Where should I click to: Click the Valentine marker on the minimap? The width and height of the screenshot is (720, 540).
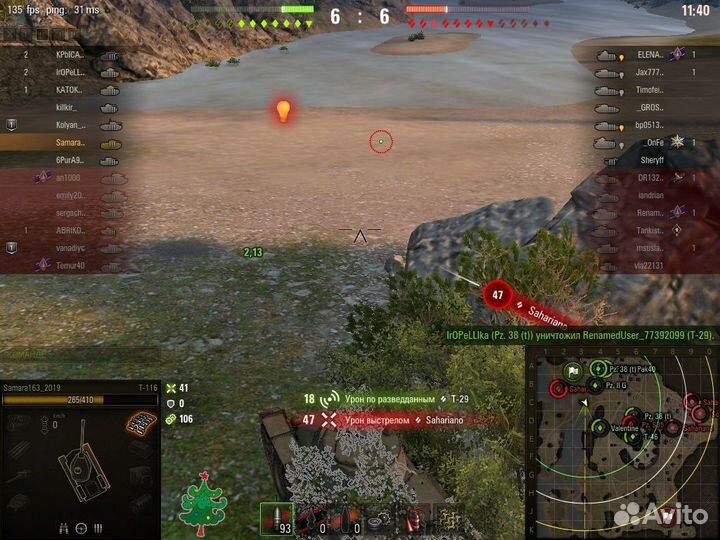pos(623,425)
